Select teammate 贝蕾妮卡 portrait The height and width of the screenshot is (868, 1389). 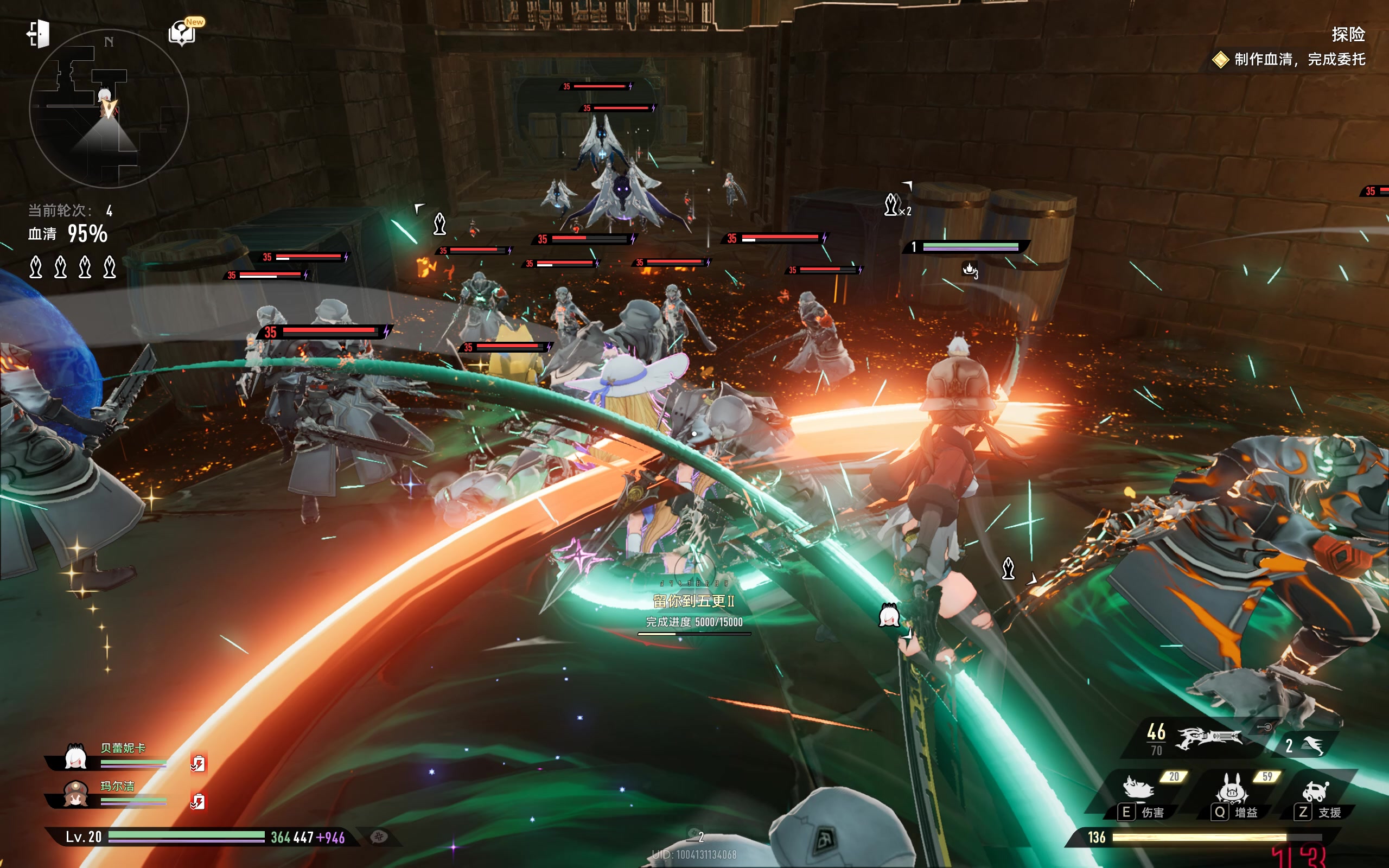tap(76, 758)
